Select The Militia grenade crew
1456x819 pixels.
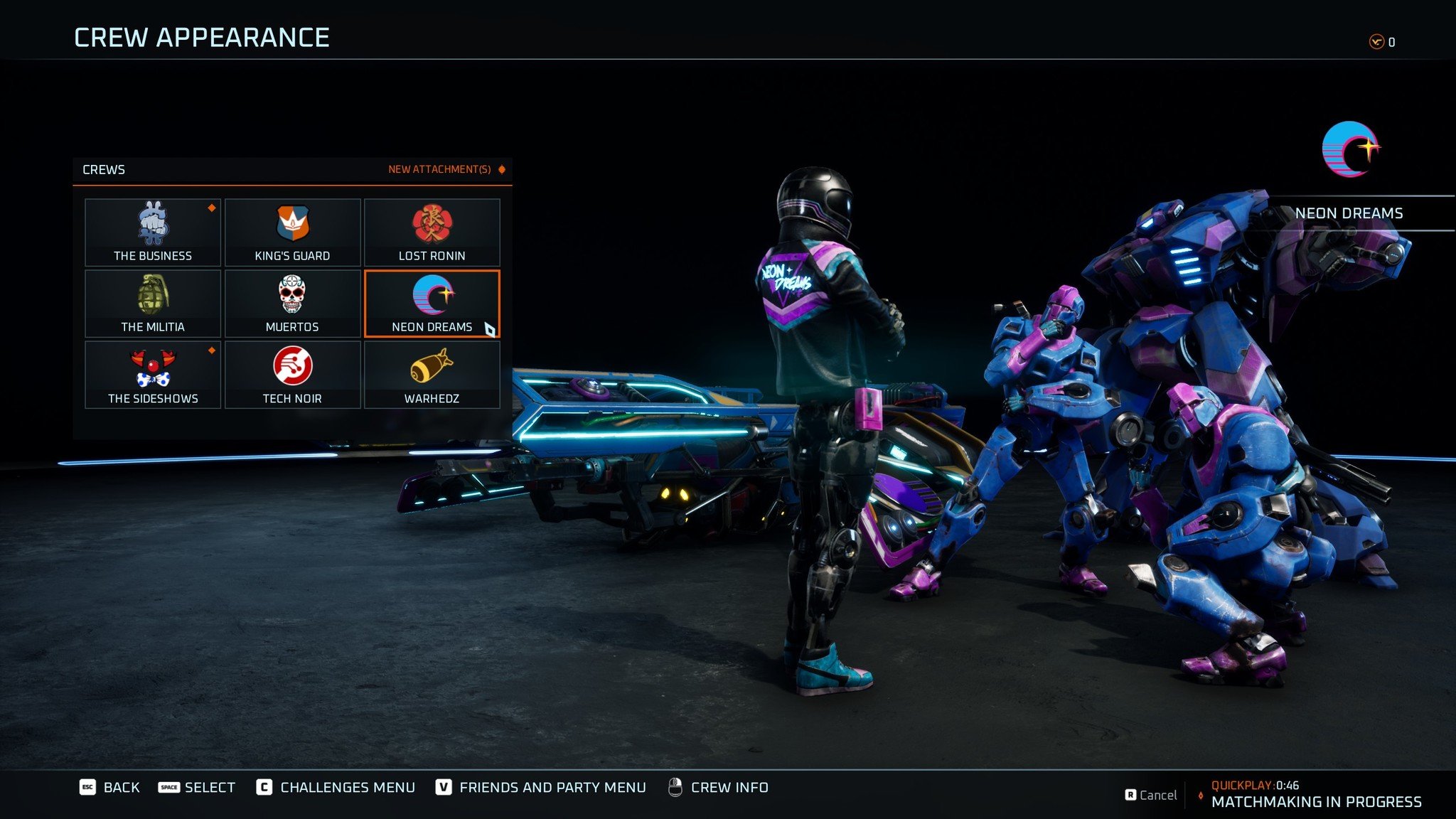(x=153, y=304)
